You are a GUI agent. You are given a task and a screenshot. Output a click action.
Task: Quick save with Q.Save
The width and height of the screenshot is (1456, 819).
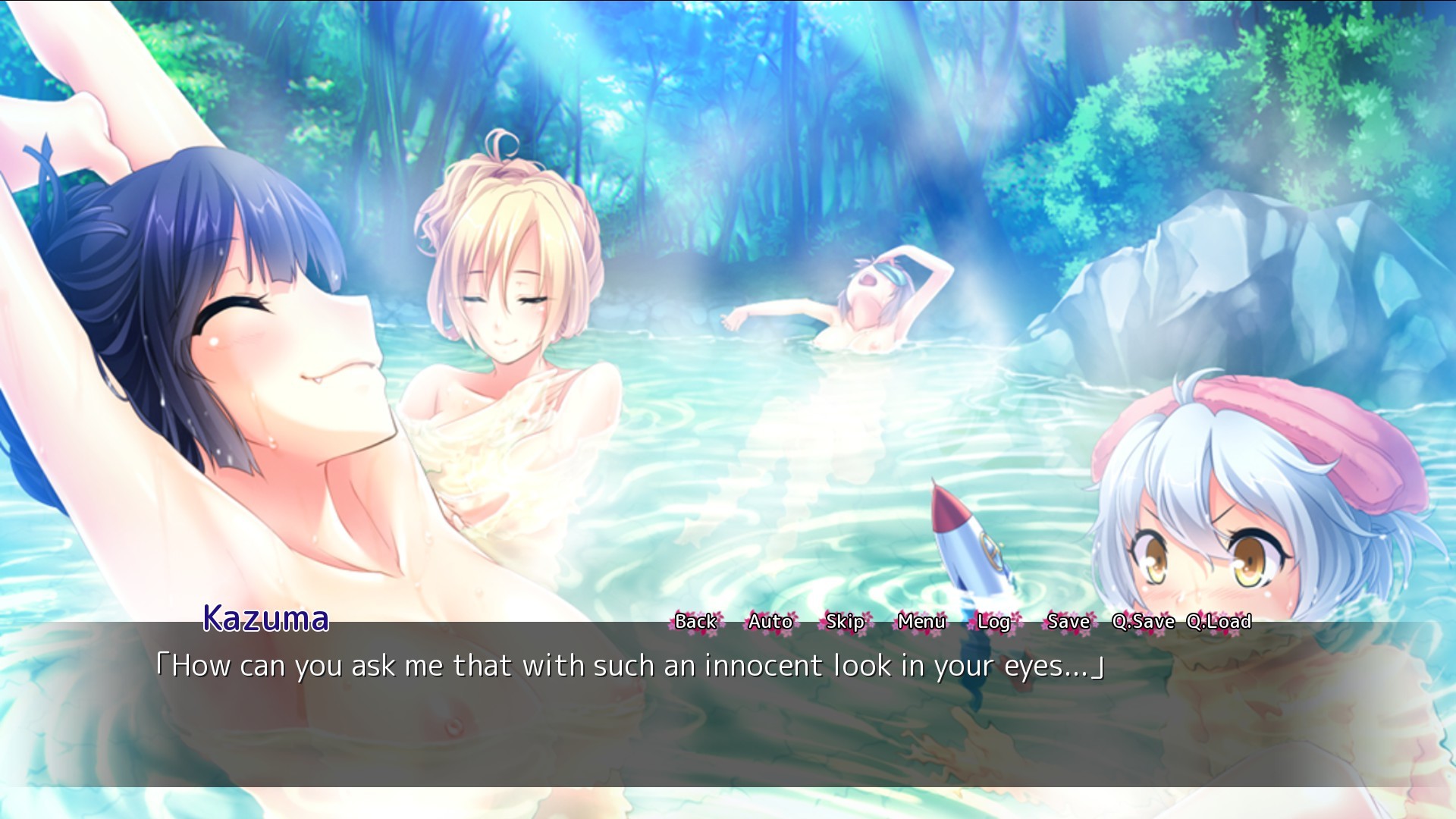coord(1143,622)
